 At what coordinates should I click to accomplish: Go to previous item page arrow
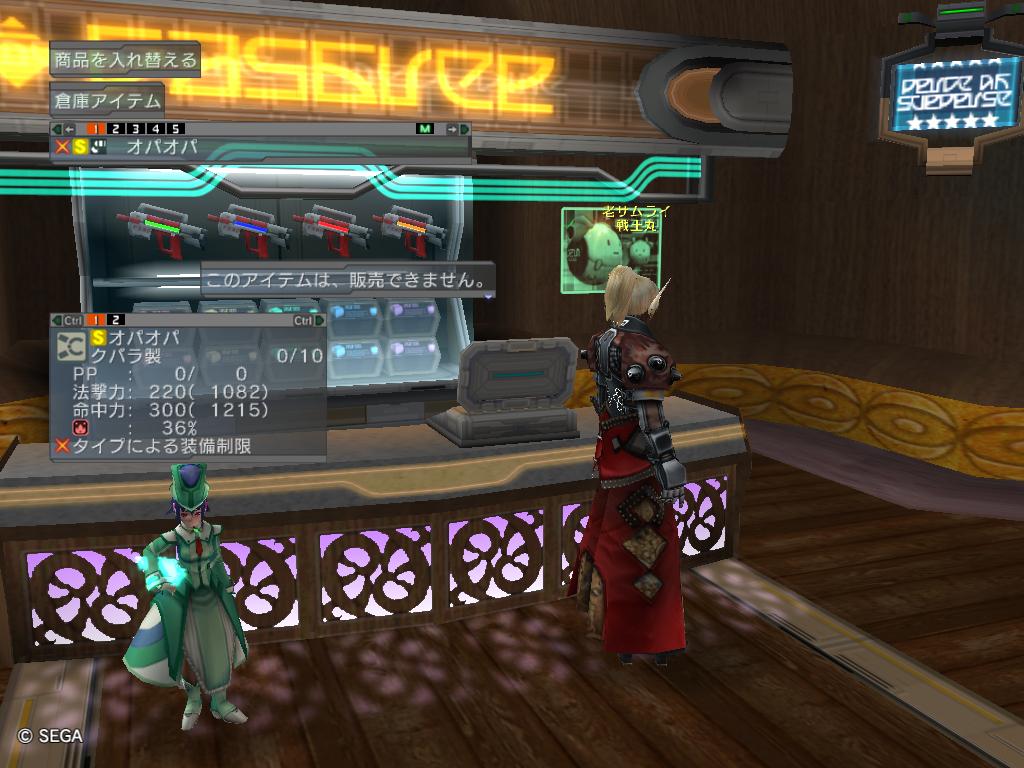[x=62, y=129]
